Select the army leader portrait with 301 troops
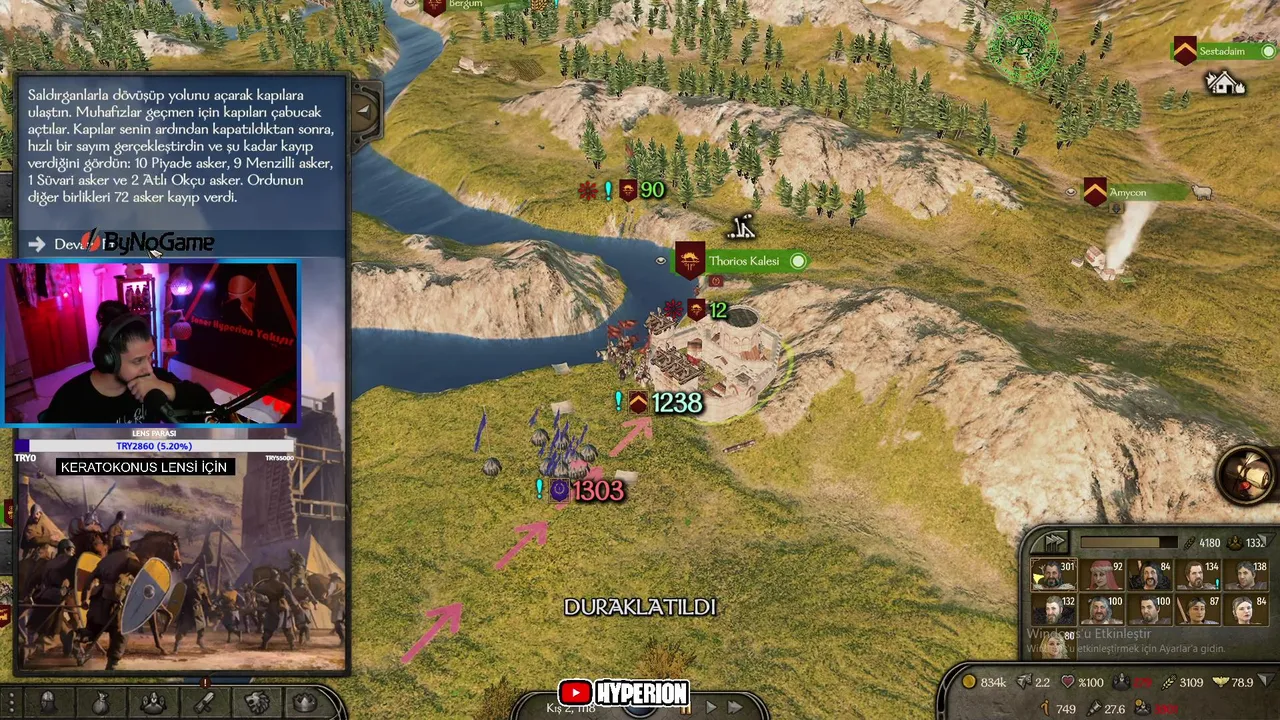The image size is (1280, 720). tap(1052, 578)
